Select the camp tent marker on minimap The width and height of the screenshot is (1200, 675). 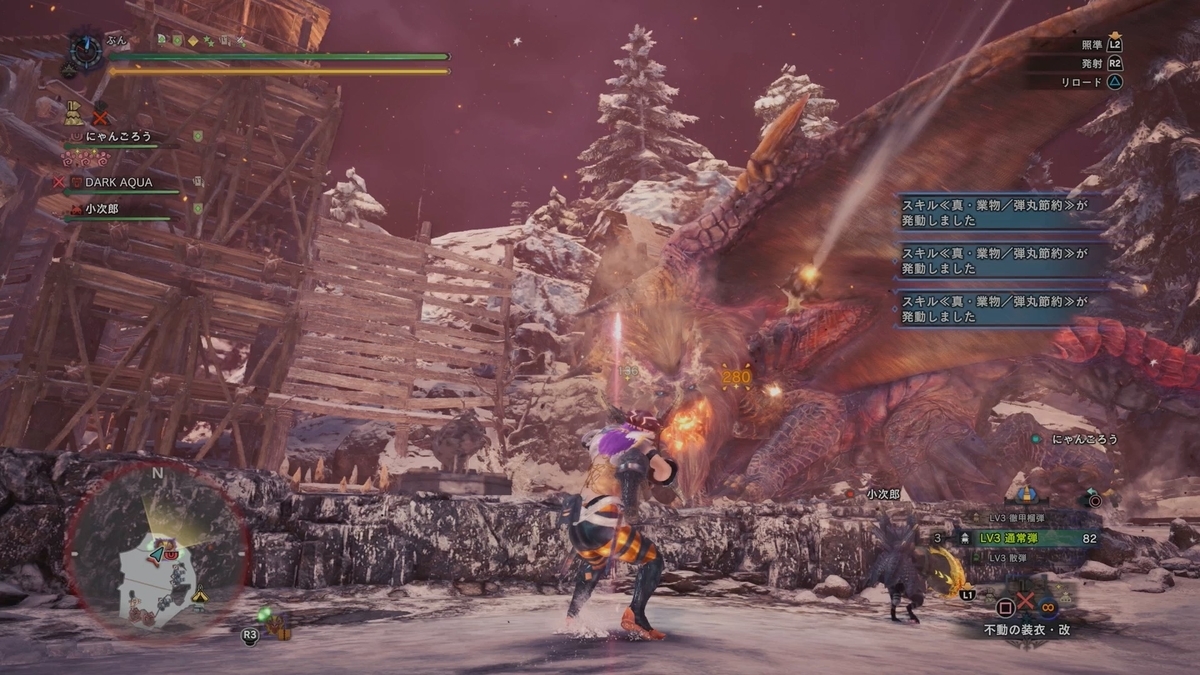point(200,594)
